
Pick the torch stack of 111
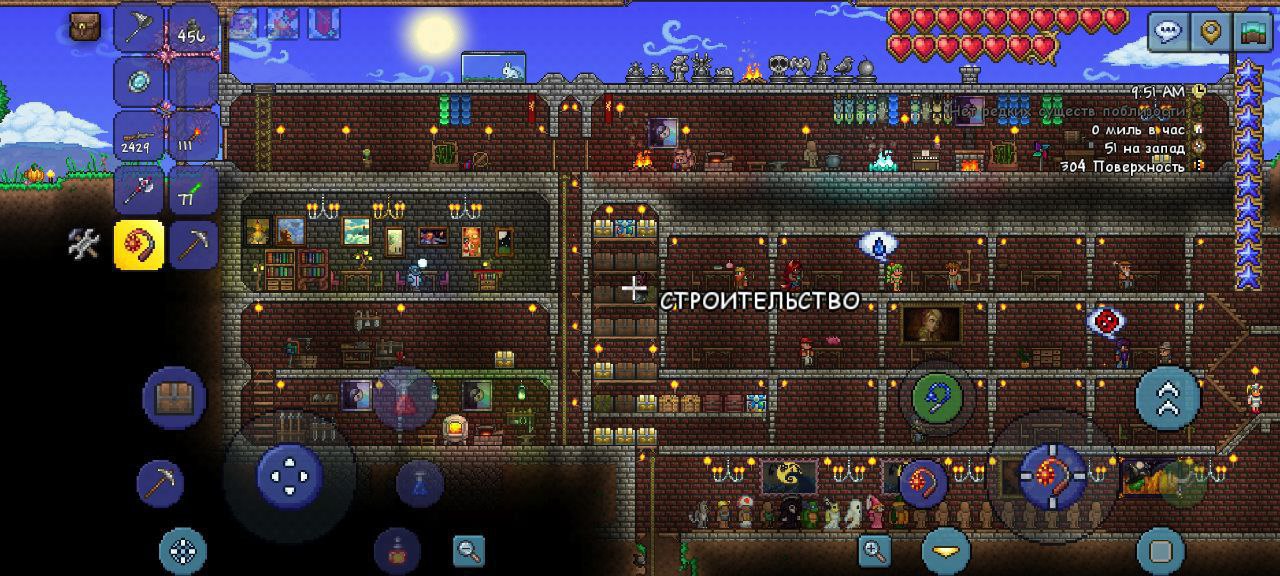coord(192,136)
